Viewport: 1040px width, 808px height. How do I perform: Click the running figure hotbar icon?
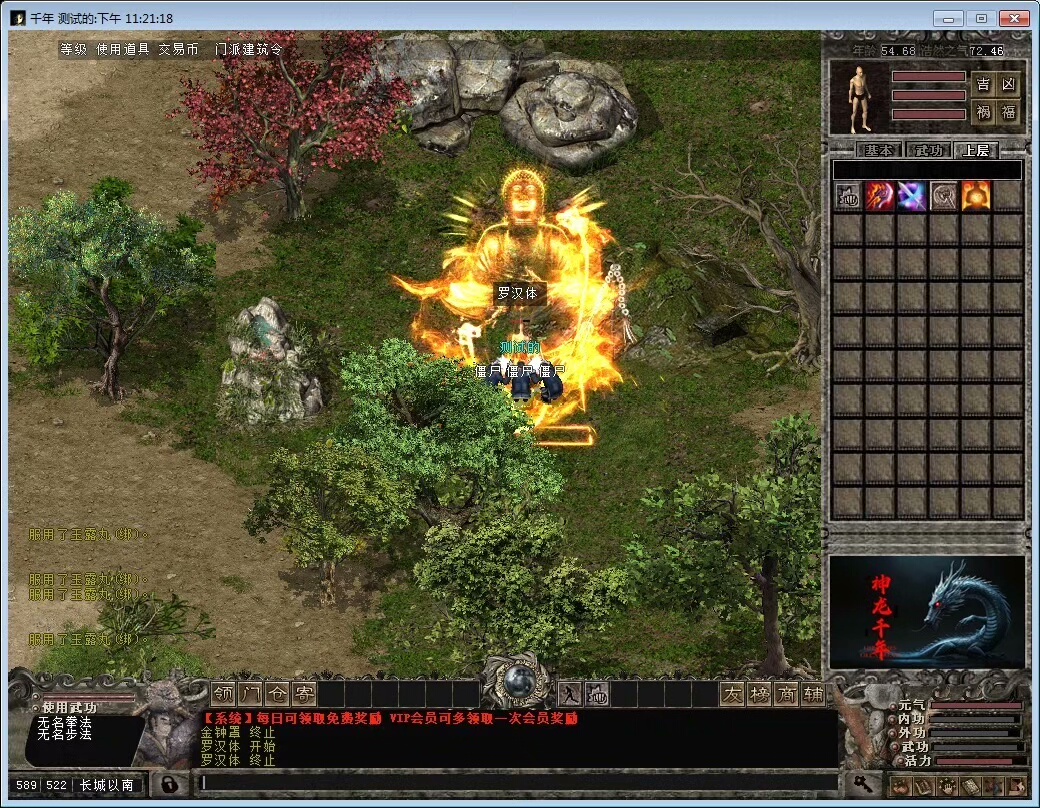[570, 693]
